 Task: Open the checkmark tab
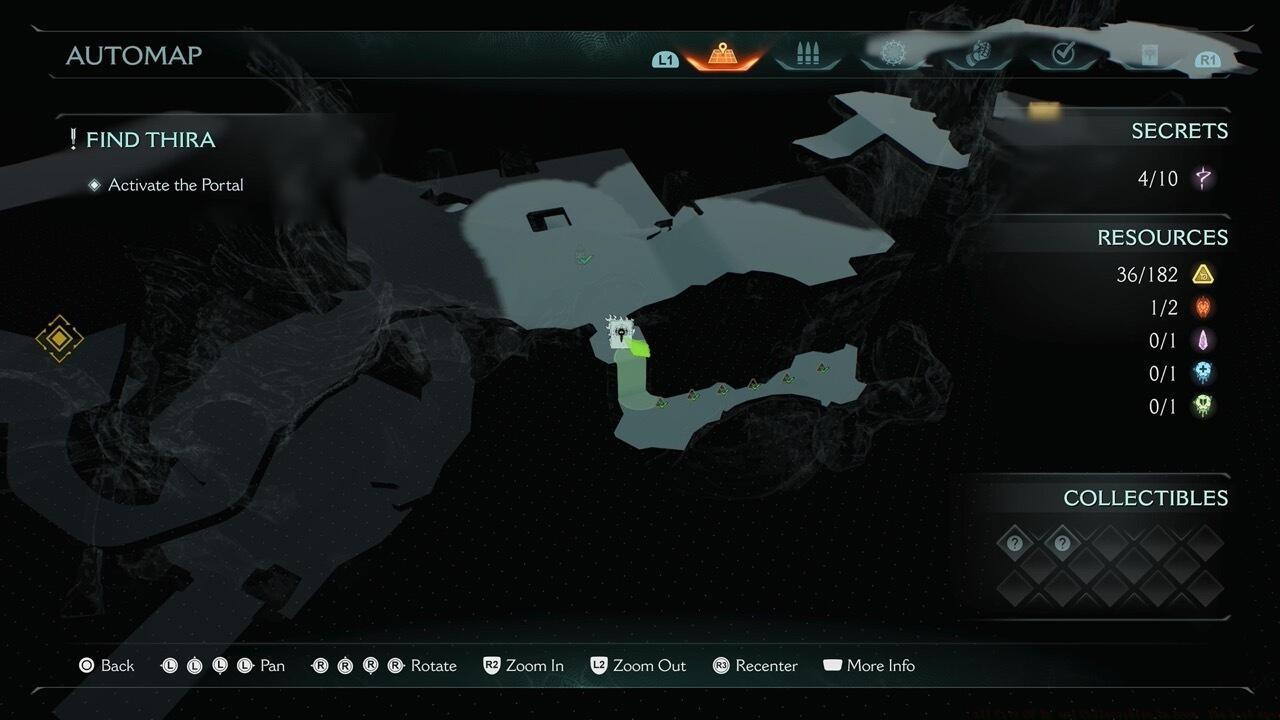click(x=1064, y=55)
